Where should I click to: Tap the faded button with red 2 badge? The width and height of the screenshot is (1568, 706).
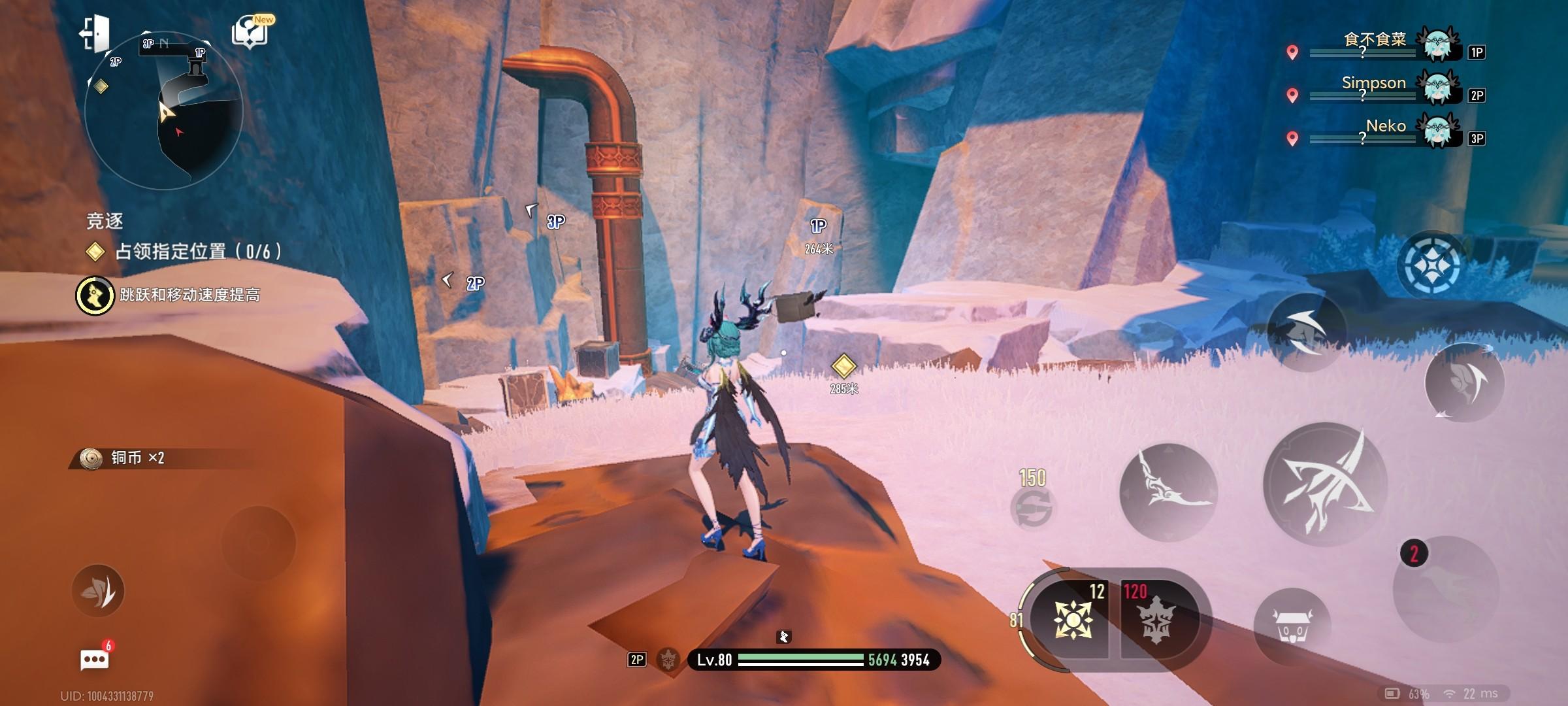1445,590
